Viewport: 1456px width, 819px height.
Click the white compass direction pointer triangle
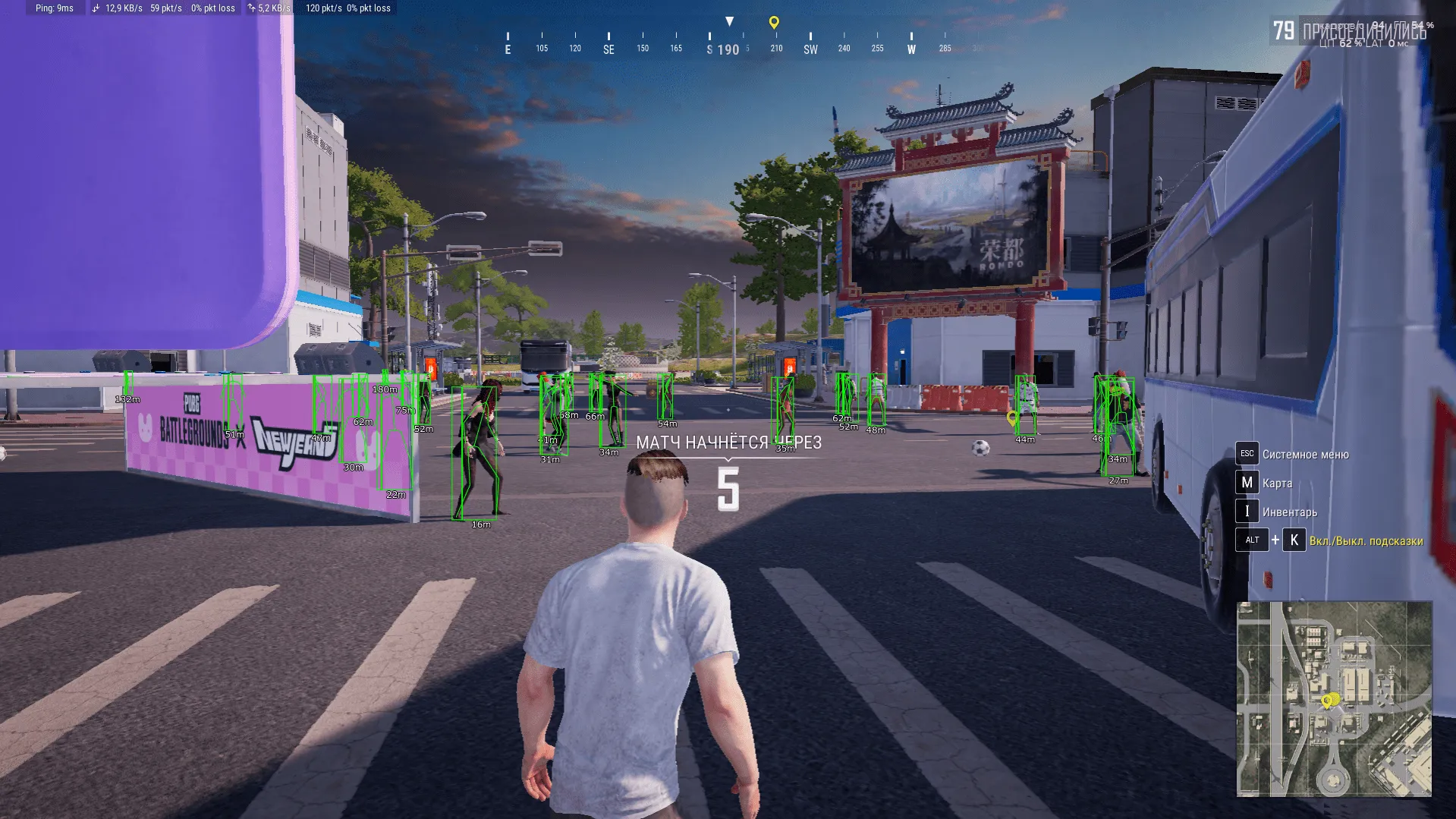pos(731,20)
